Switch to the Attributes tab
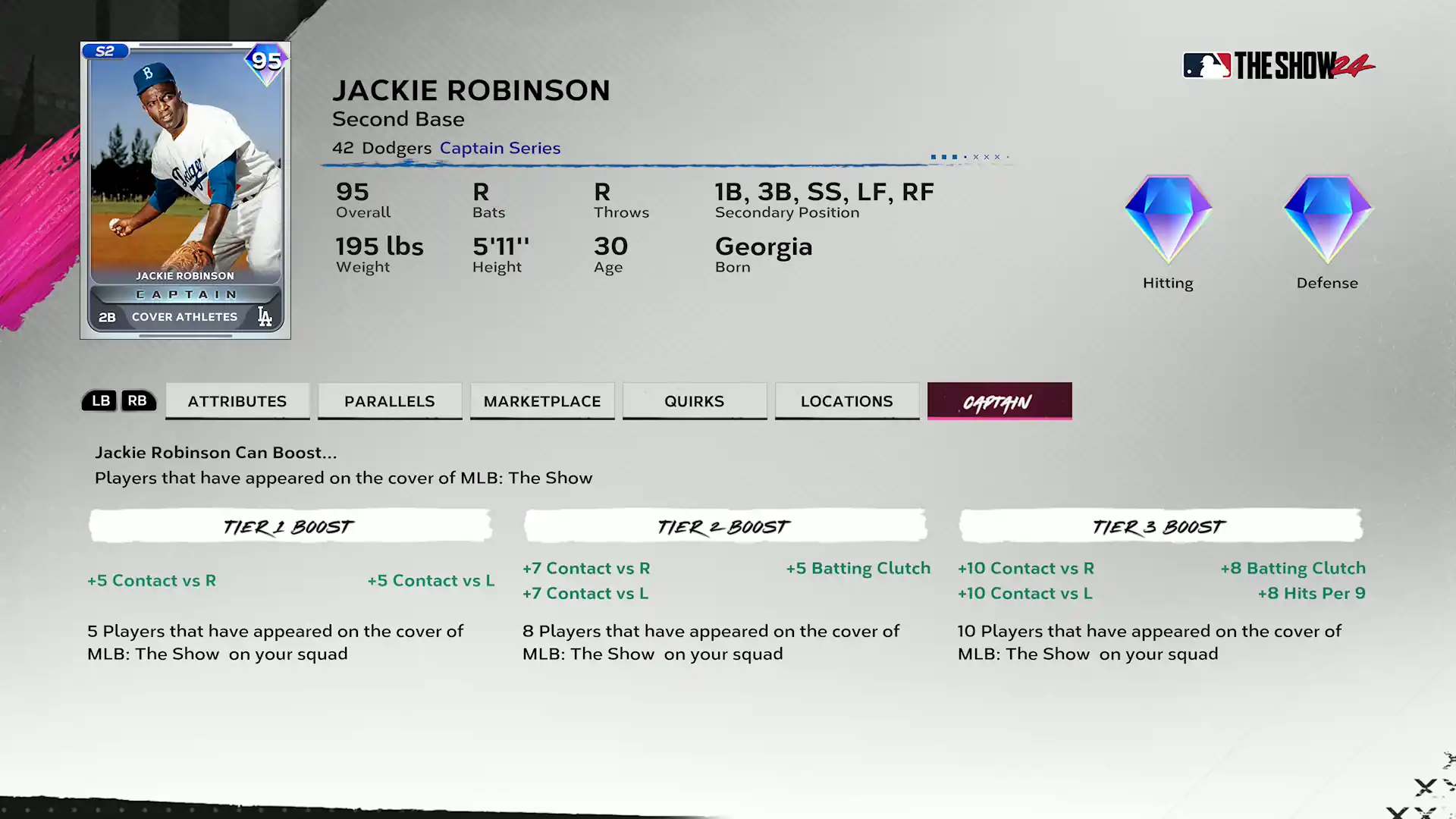This screenshot has height=819, width=1456. click(x=237, y=401)
